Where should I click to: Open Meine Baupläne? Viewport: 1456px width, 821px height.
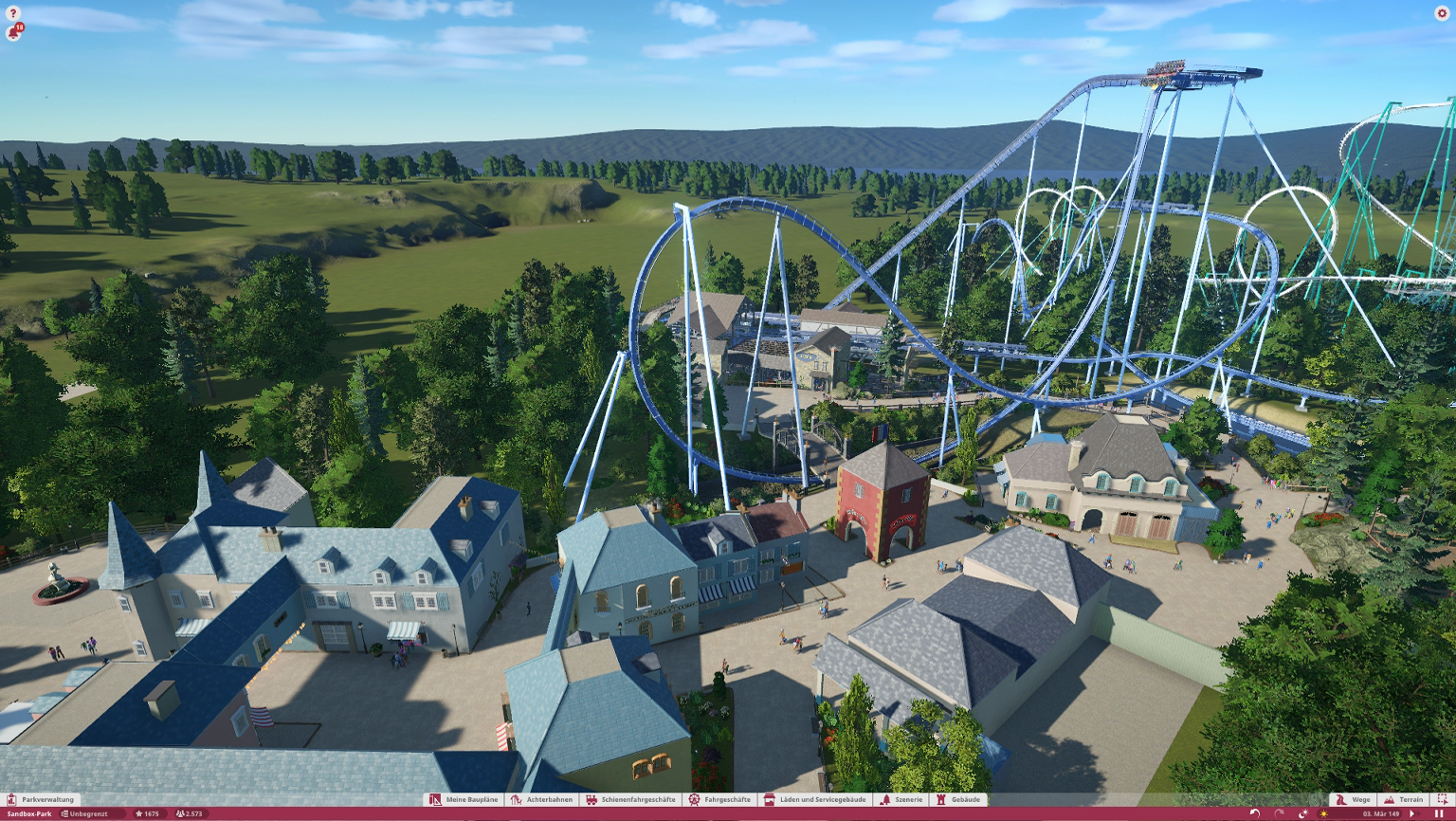(x=464, y=799)
